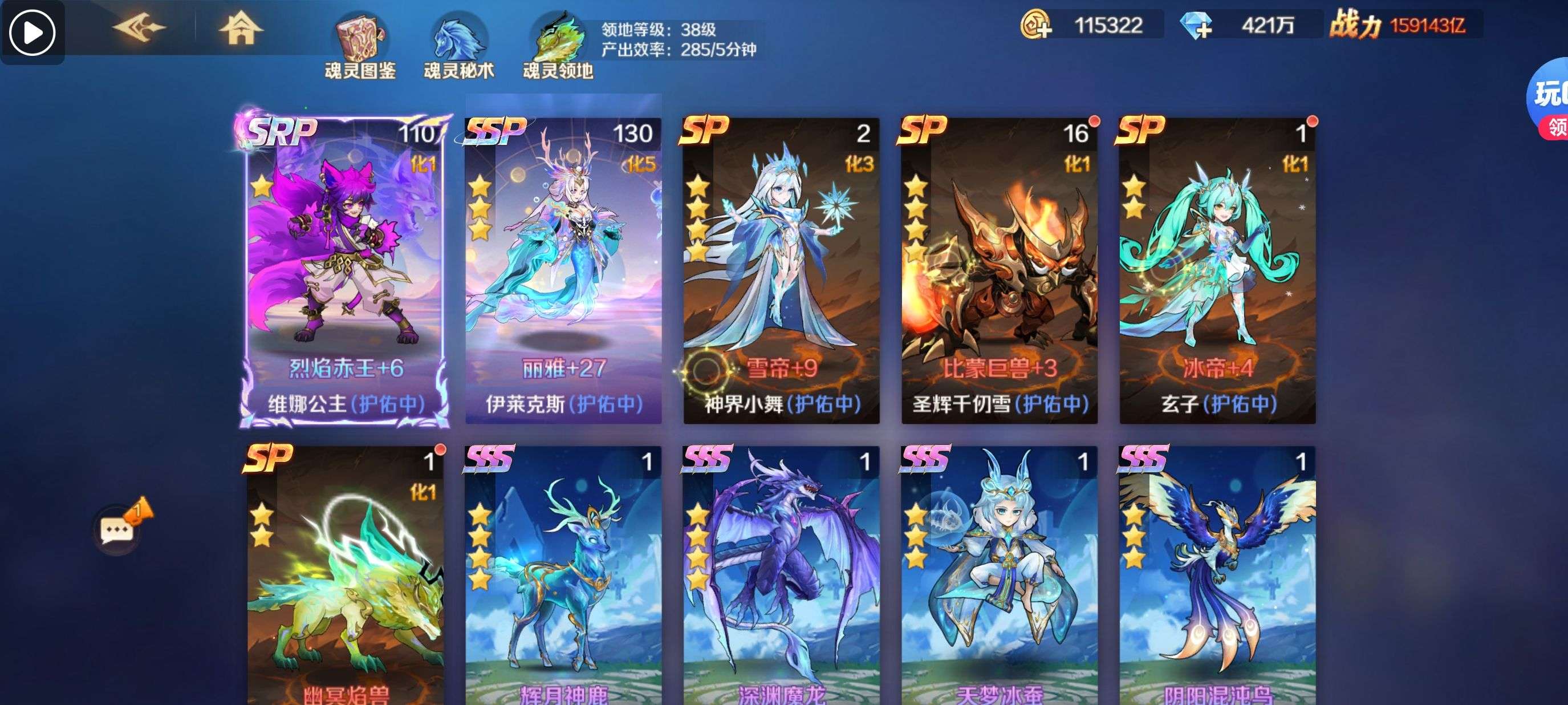Screen dimensions: 1568x705
Task: Choose the 幽冥焰兽 card
Action: click(x=345, y=578)
